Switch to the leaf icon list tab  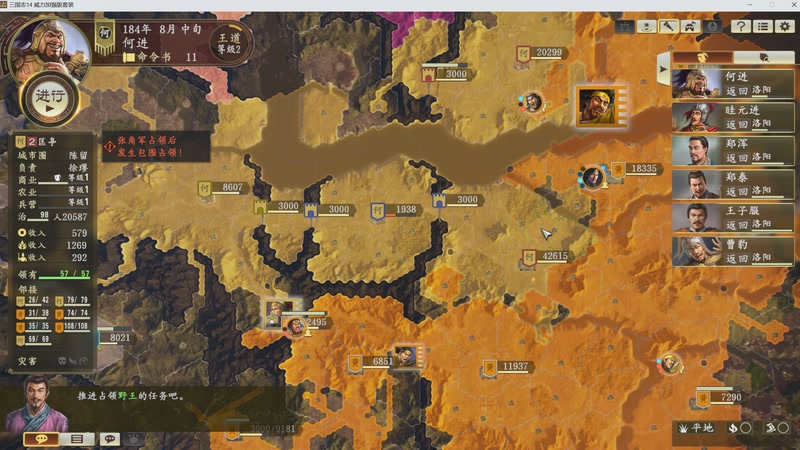coord(765,58)
